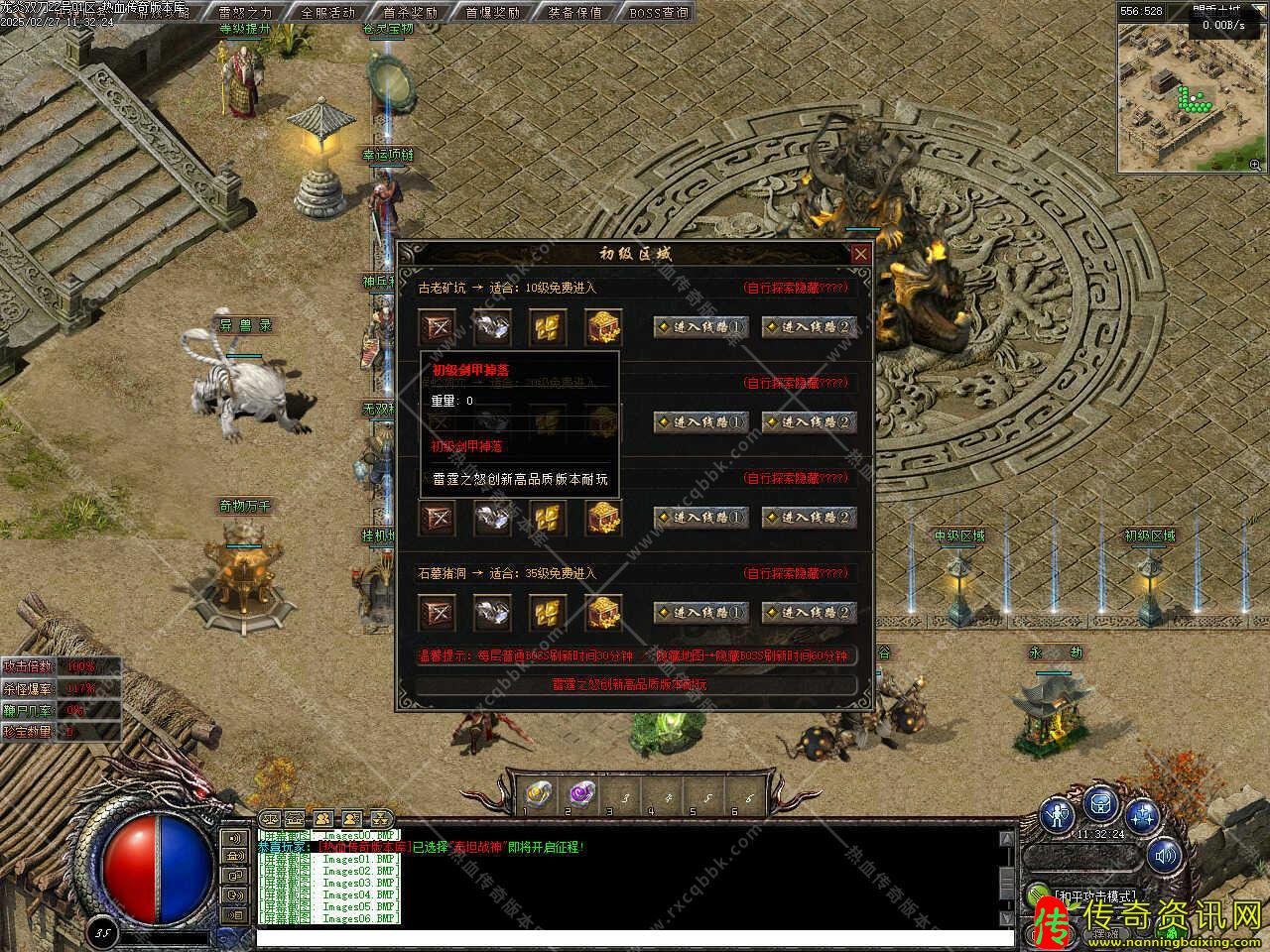The height and width of the screenshot is (952, 1270).
Task: Toggle the sound speaker button
Action: (x=1165, y=854)
